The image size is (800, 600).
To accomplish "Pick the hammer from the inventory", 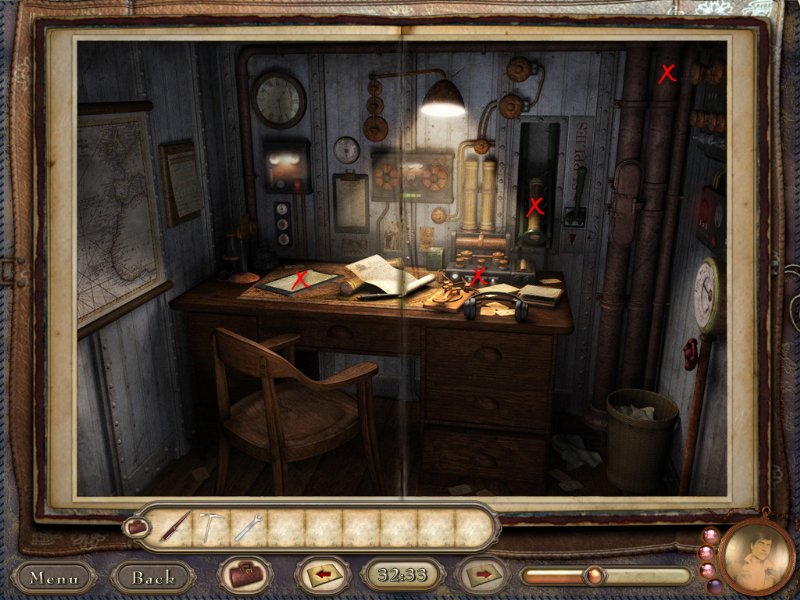I will click(x=212, y=526).
